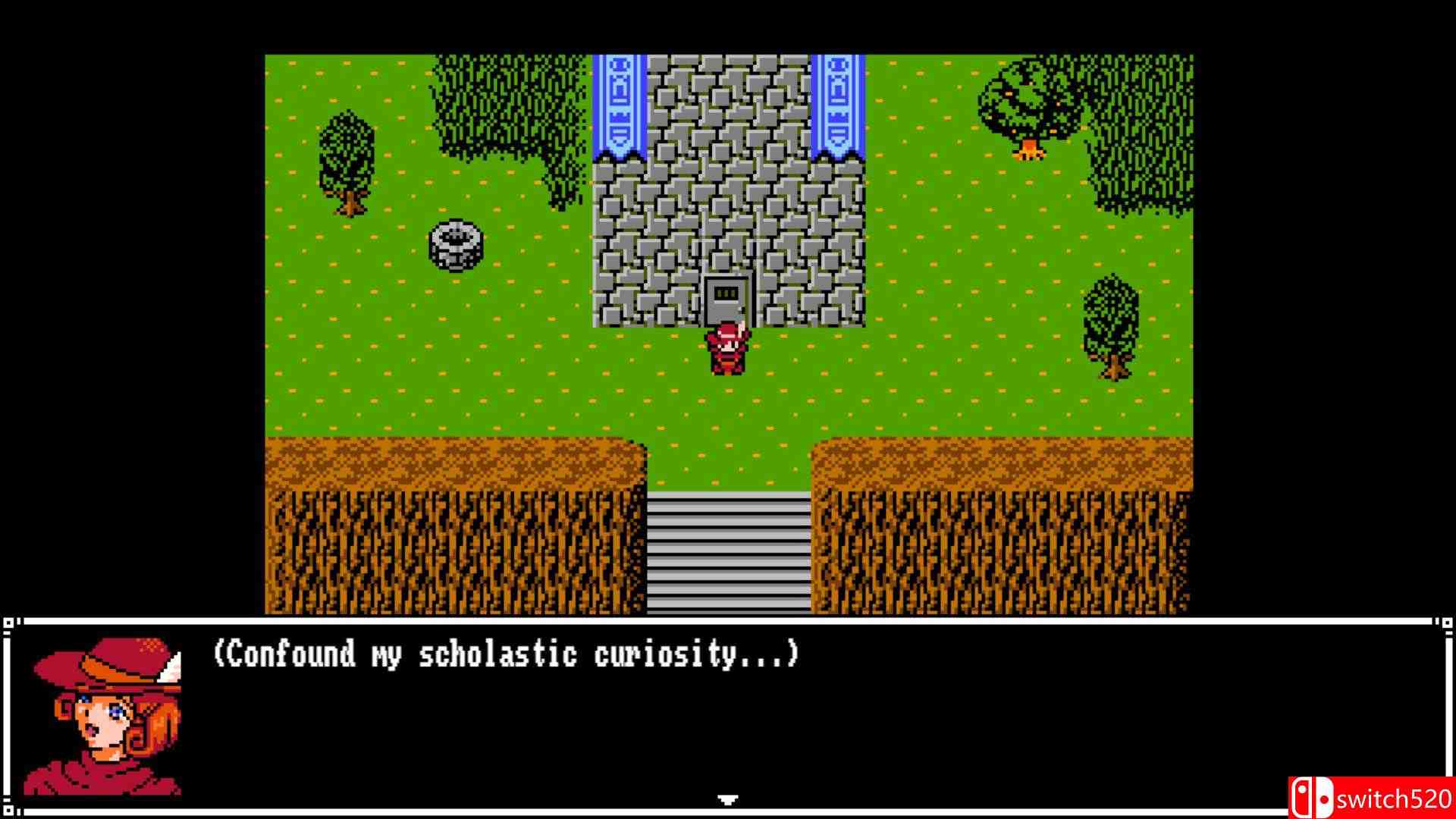The image size is (1456, 819).
Task: Select the left blue banner on the castle
Action: pyautogui.click(x=618, y=106)
